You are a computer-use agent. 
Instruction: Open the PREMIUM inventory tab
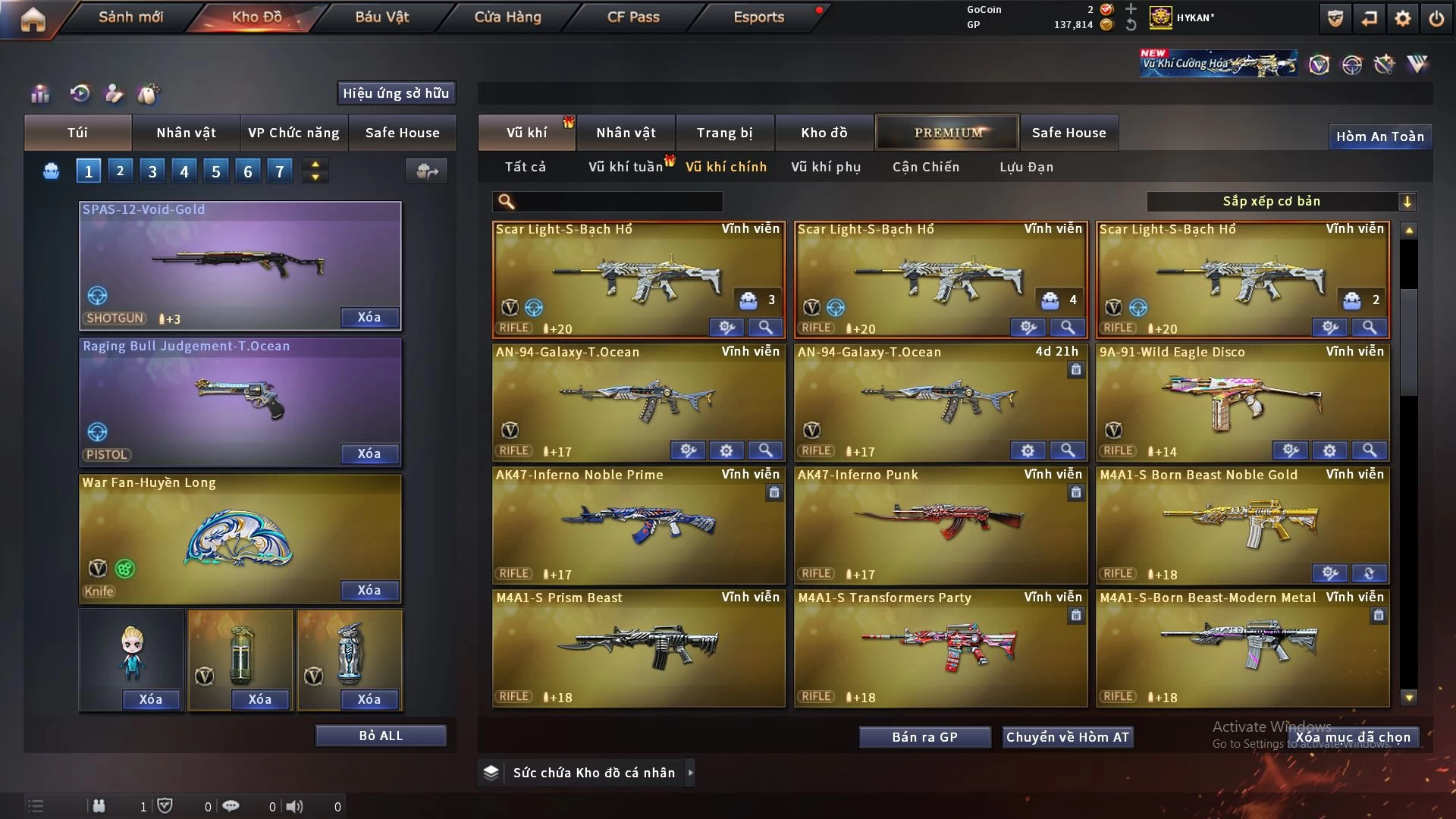947,133
